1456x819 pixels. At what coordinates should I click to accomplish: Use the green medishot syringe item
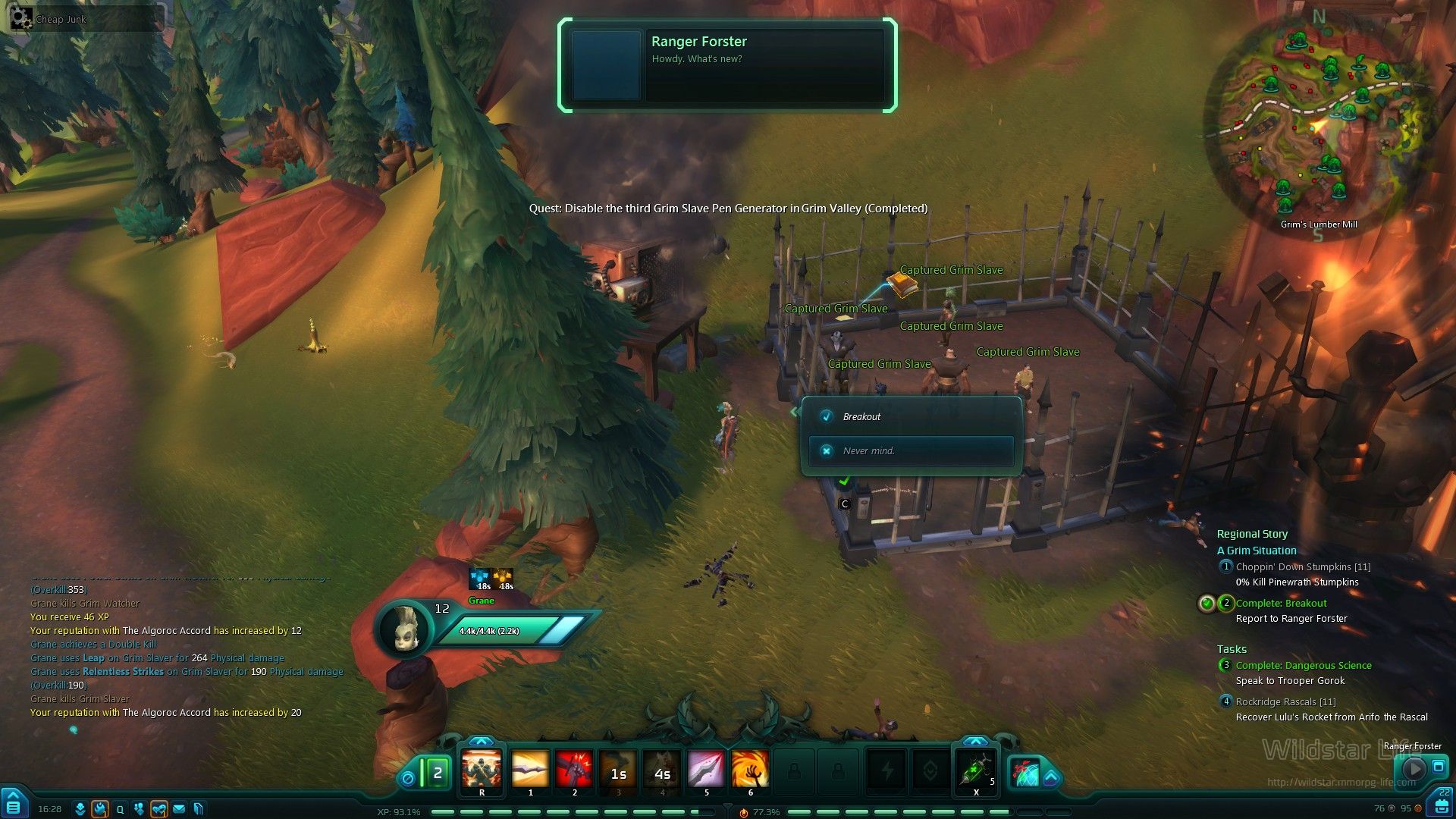click(x=976, y=769)
